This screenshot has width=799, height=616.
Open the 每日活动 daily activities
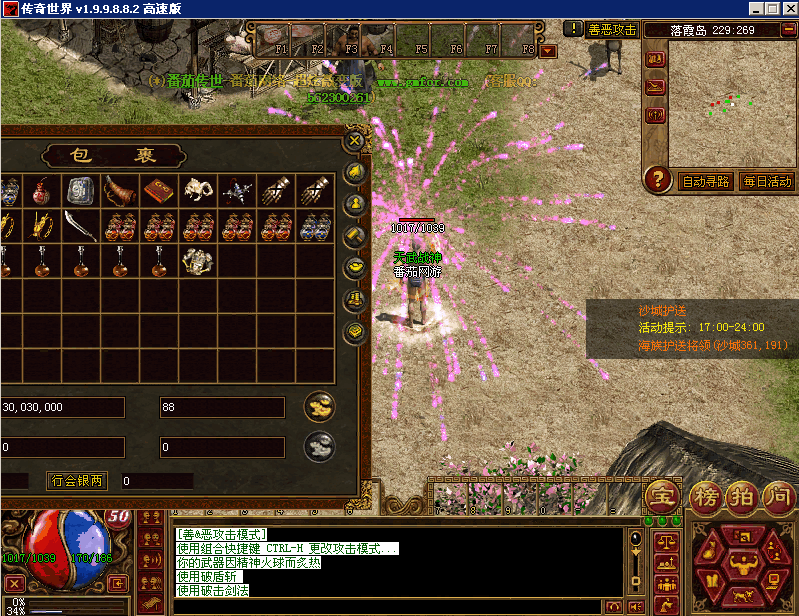[766, 182]
